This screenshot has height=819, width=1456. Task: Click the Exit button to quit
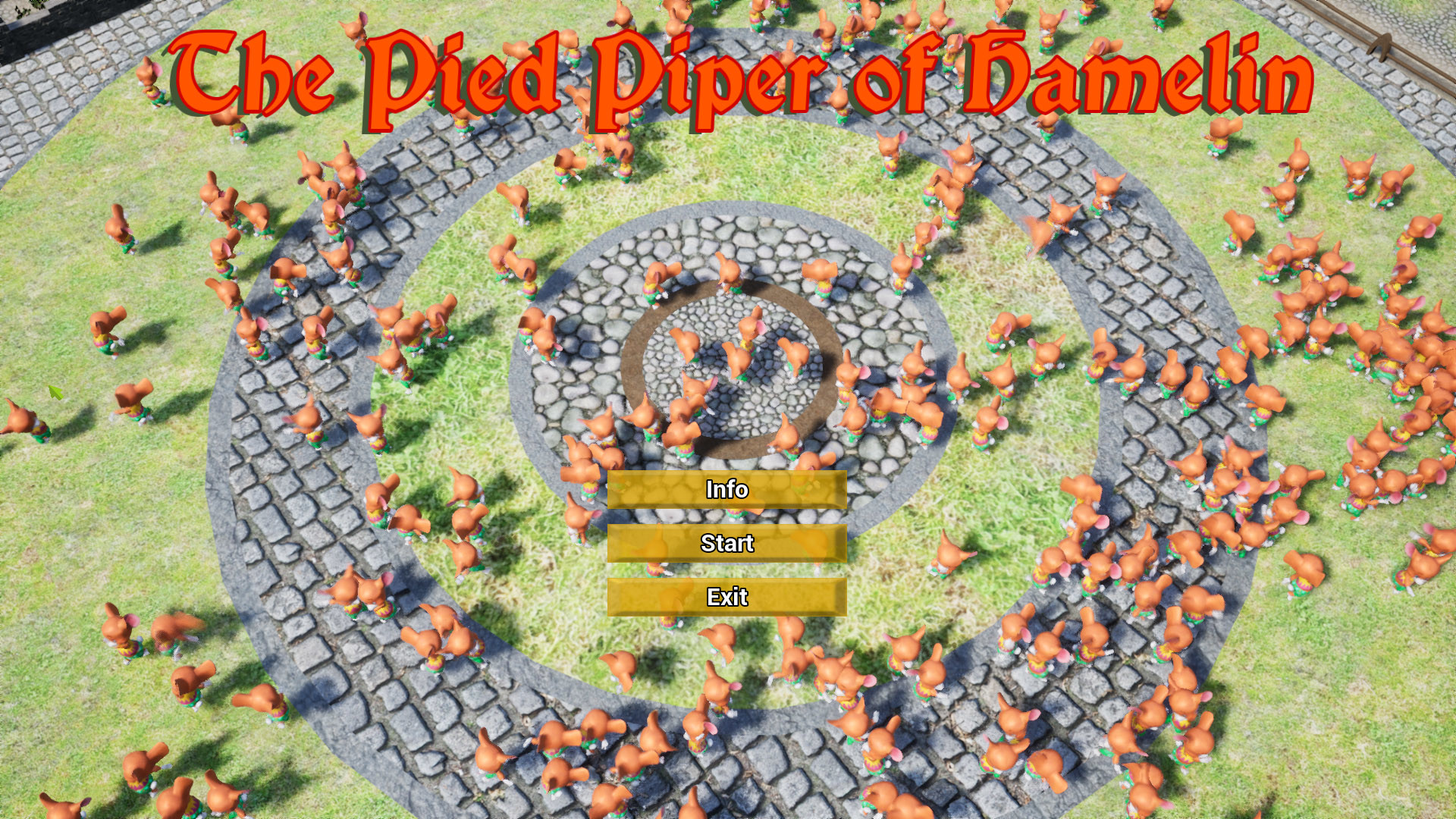coord(726,598)
